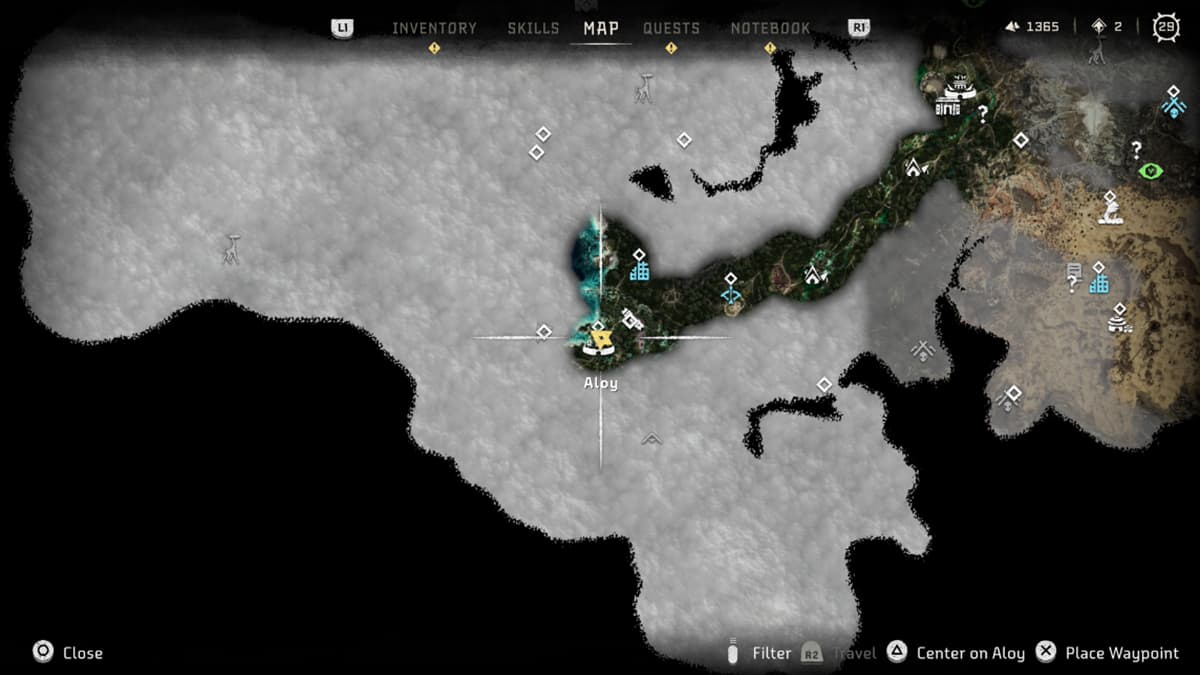1200x675 pixels.
Task: Select the blue crossed-tools marker
Action: (x=1173, y=105)
